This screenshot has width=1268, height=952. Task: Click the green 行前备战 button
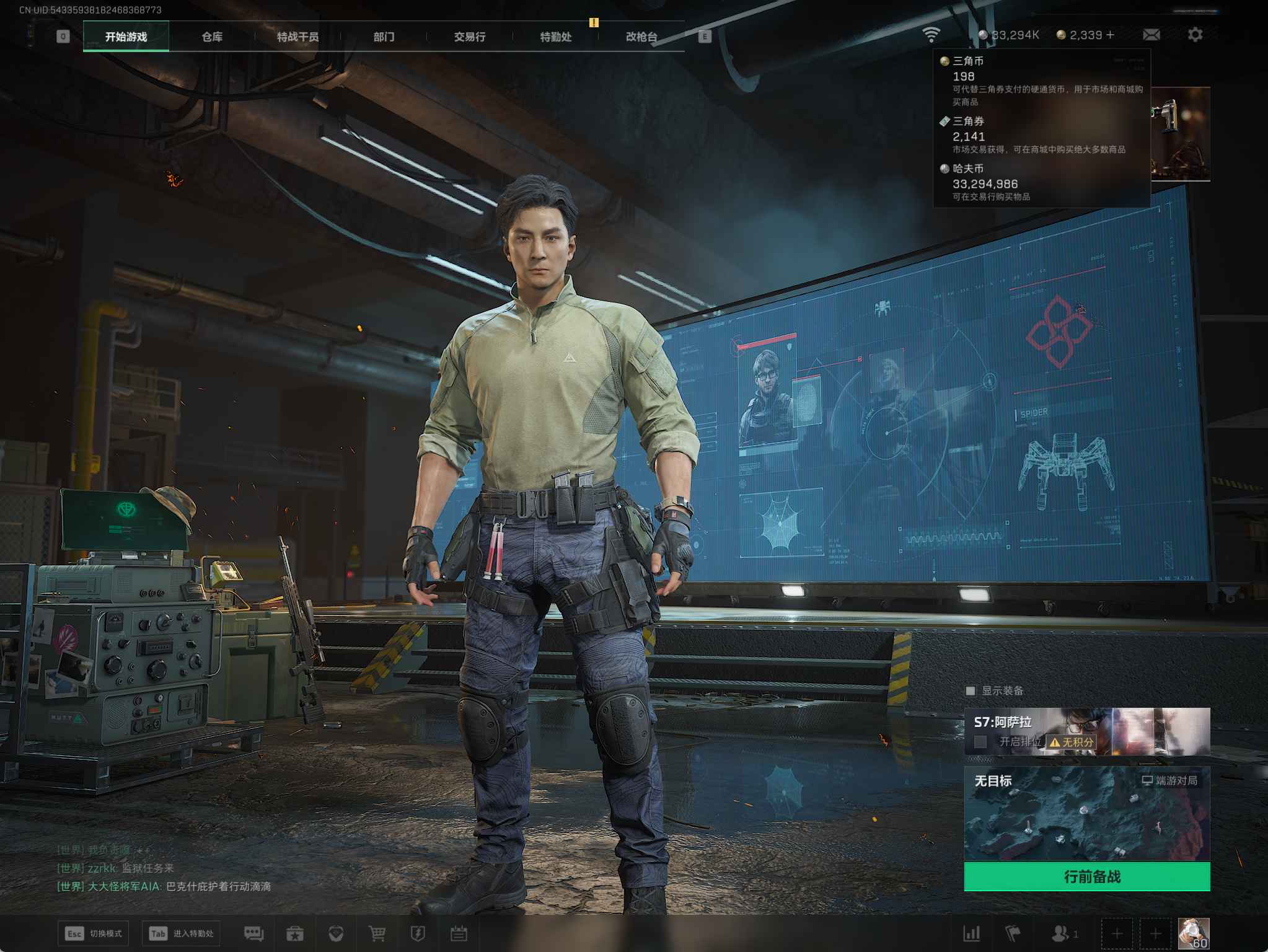click(1086, 876)
